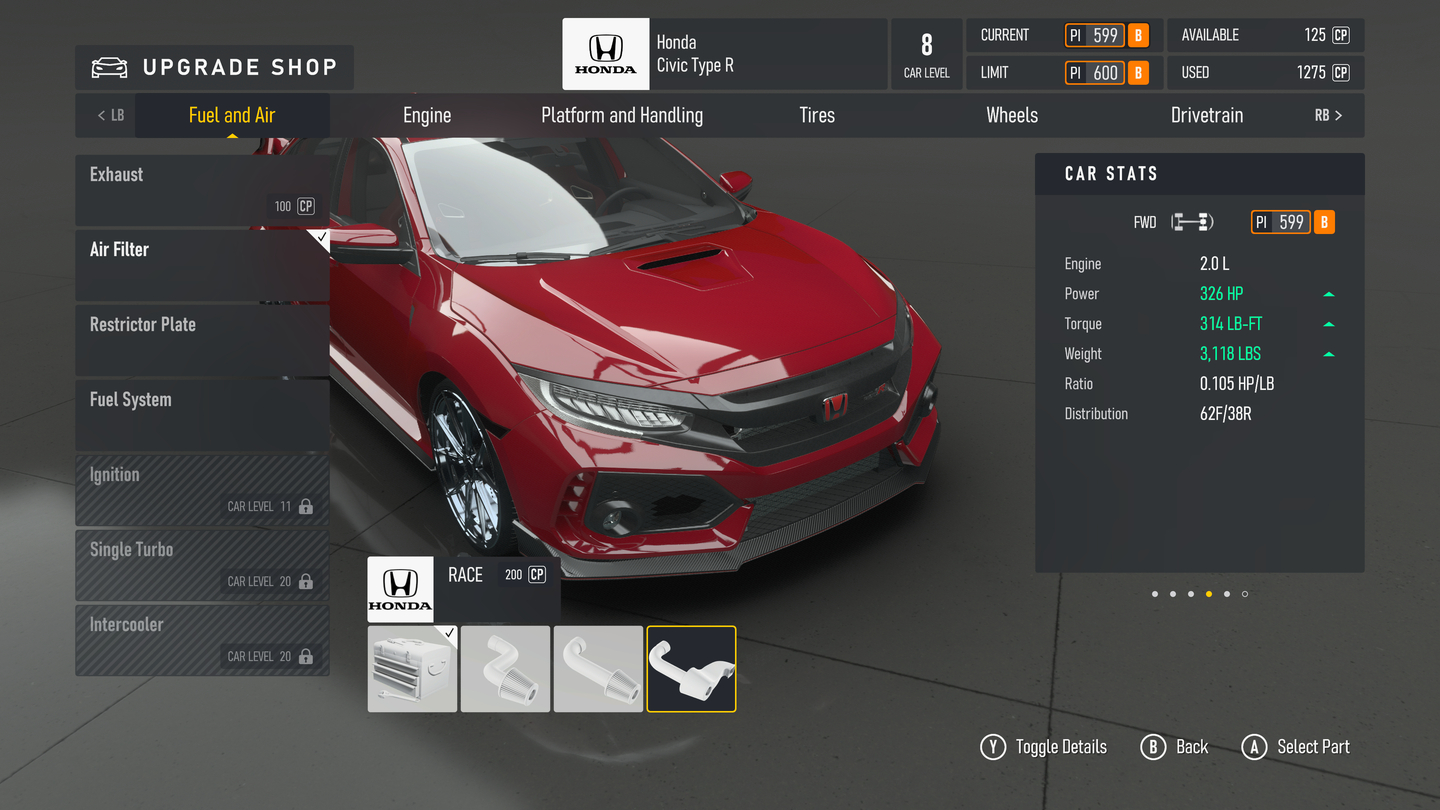The image size is (1440, 810).
Task: Switch to the Engine tab
Action: tap(427, 114)
